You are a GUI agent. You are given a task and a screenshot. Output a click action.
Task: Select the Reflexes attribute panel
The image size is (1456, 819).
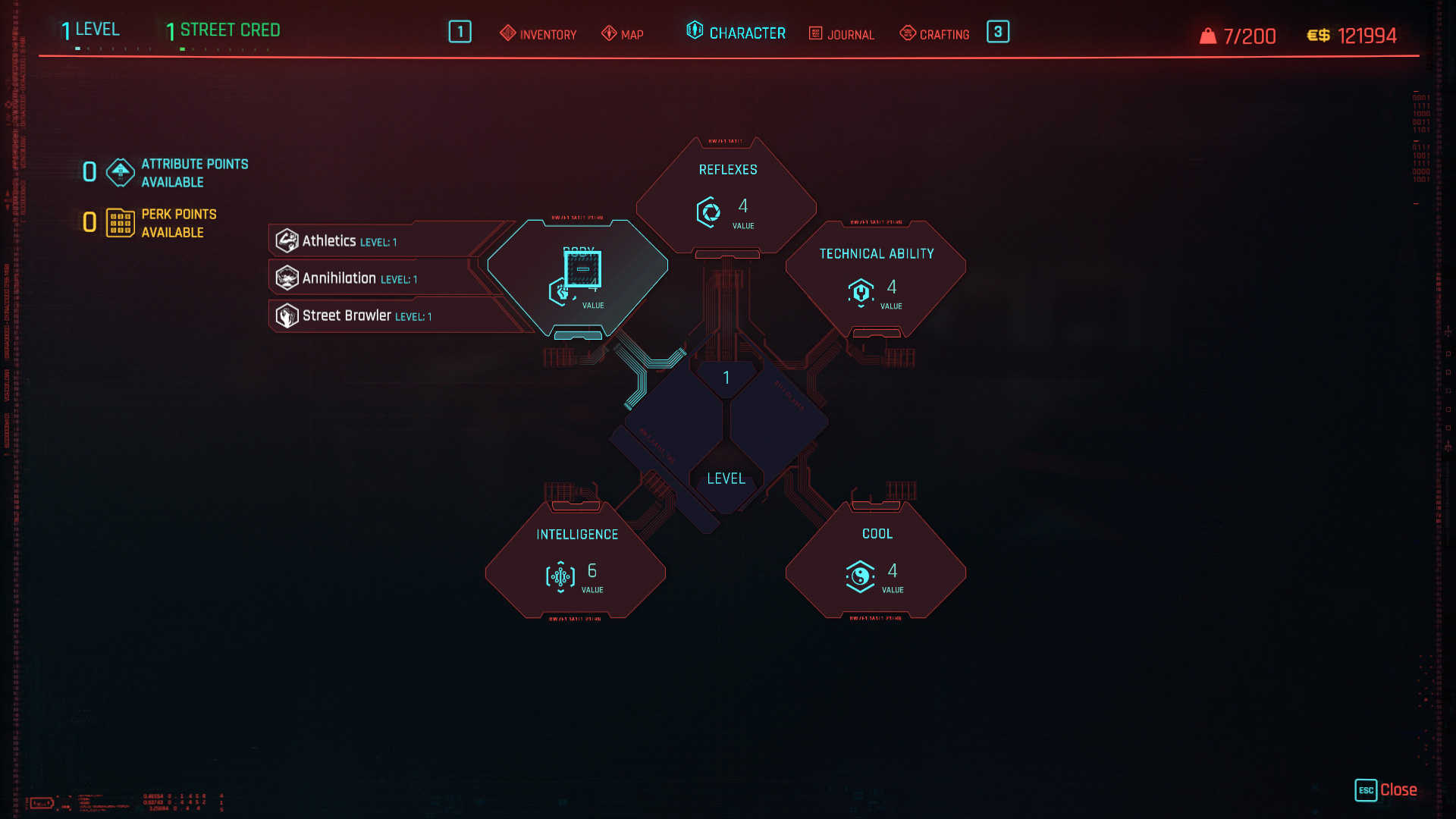726,196
